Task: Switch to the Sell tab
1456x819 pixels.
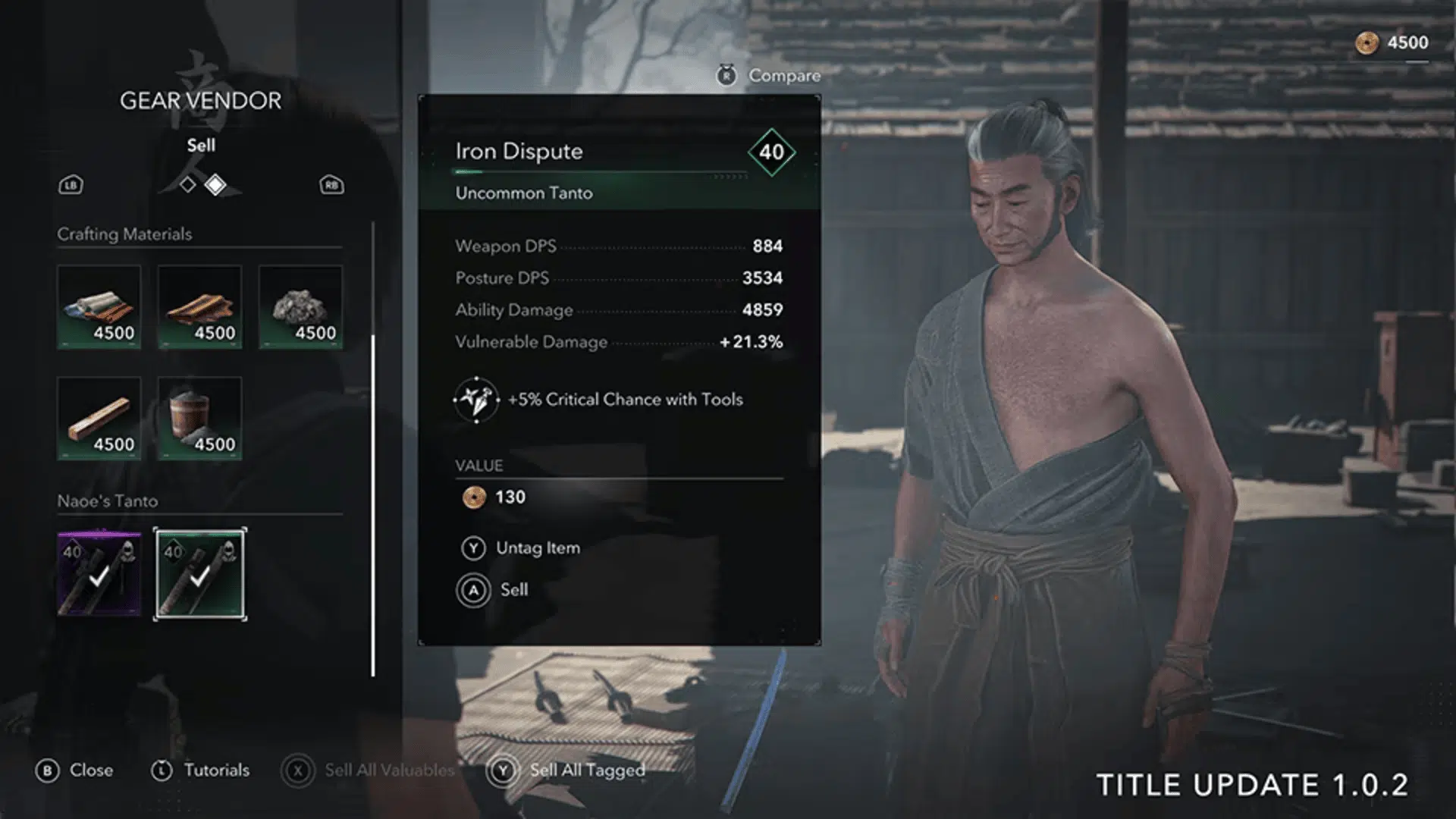Action: pyautogui.click(x=202, y=145)
